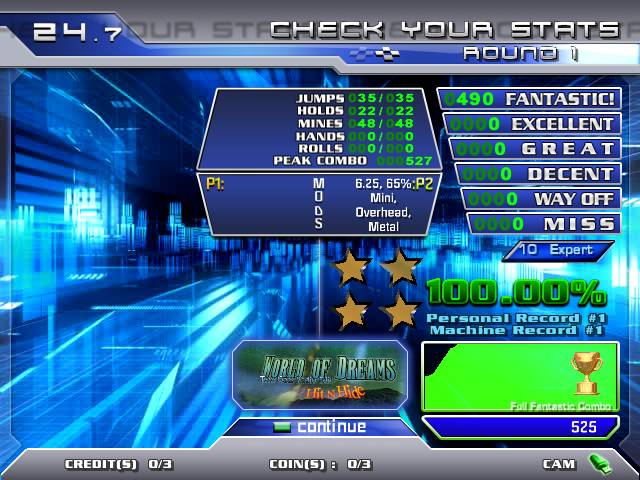Viewport: 640px width, 480px height.
Task: Click the green CAM icon
Action: coord(600,464)
